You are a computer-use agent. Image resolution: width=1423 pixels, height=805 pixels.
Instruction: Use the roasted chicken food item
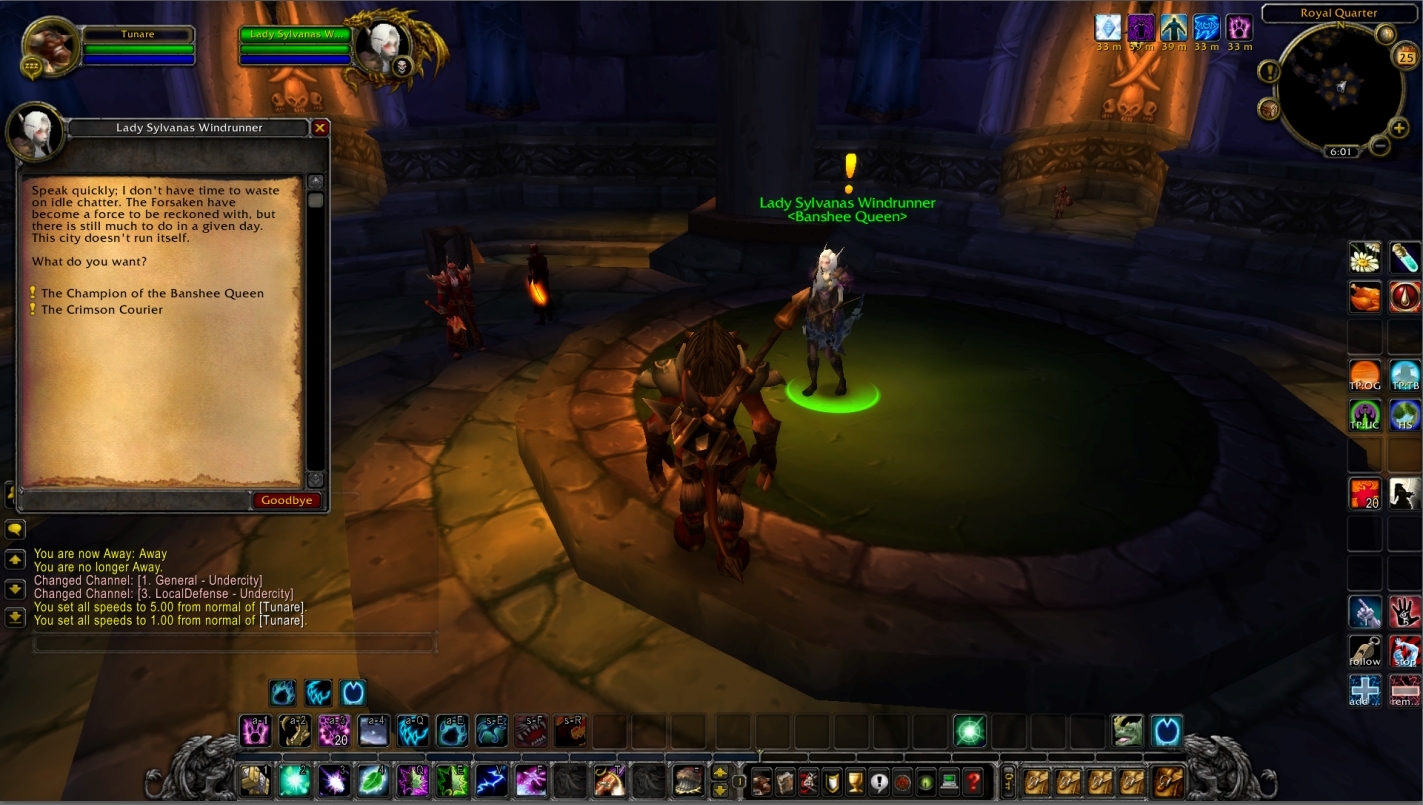point(1365,297)
